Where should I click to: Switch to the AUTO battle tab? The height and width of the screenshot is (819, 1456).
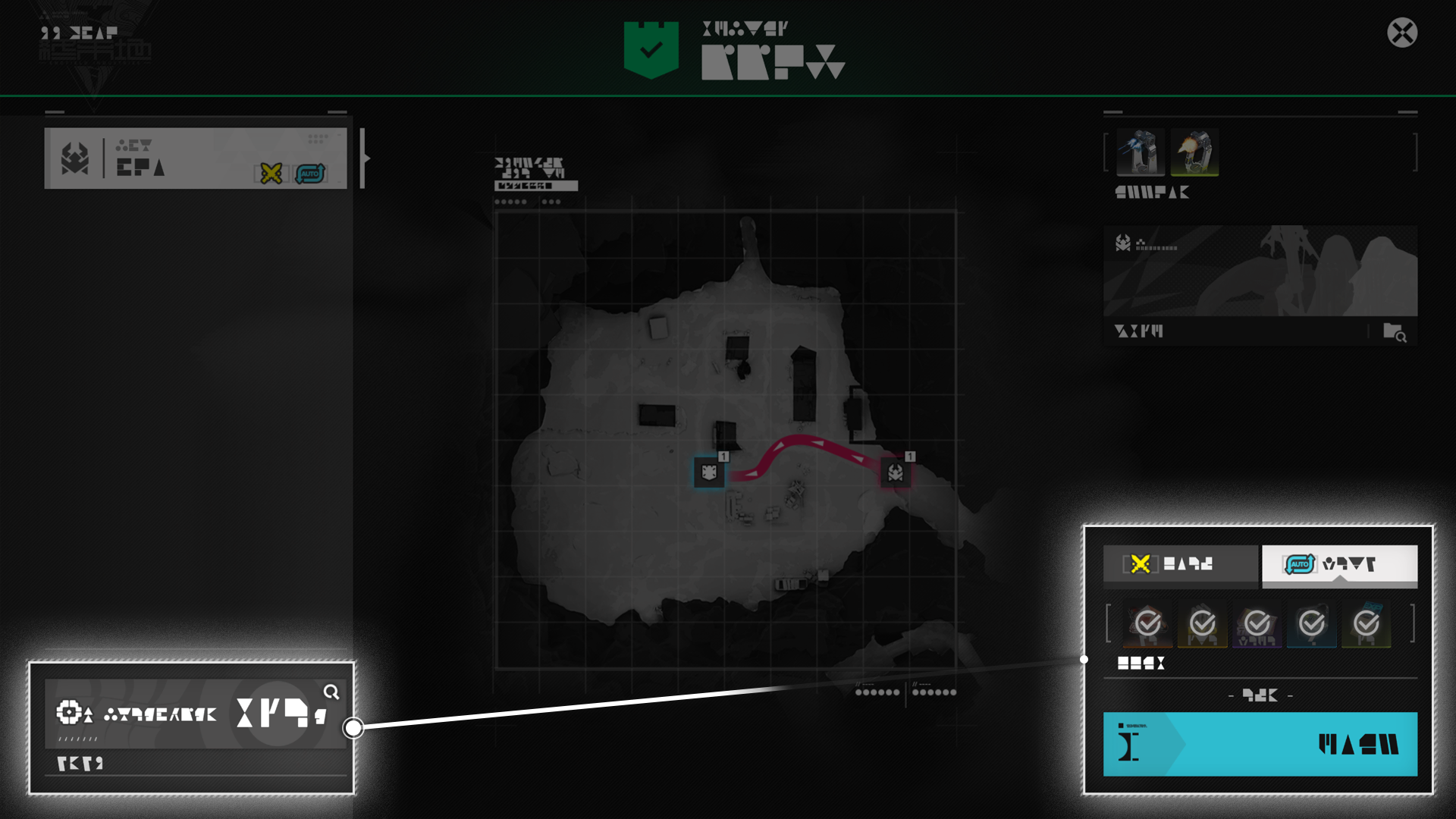(x=1339, y=564)
